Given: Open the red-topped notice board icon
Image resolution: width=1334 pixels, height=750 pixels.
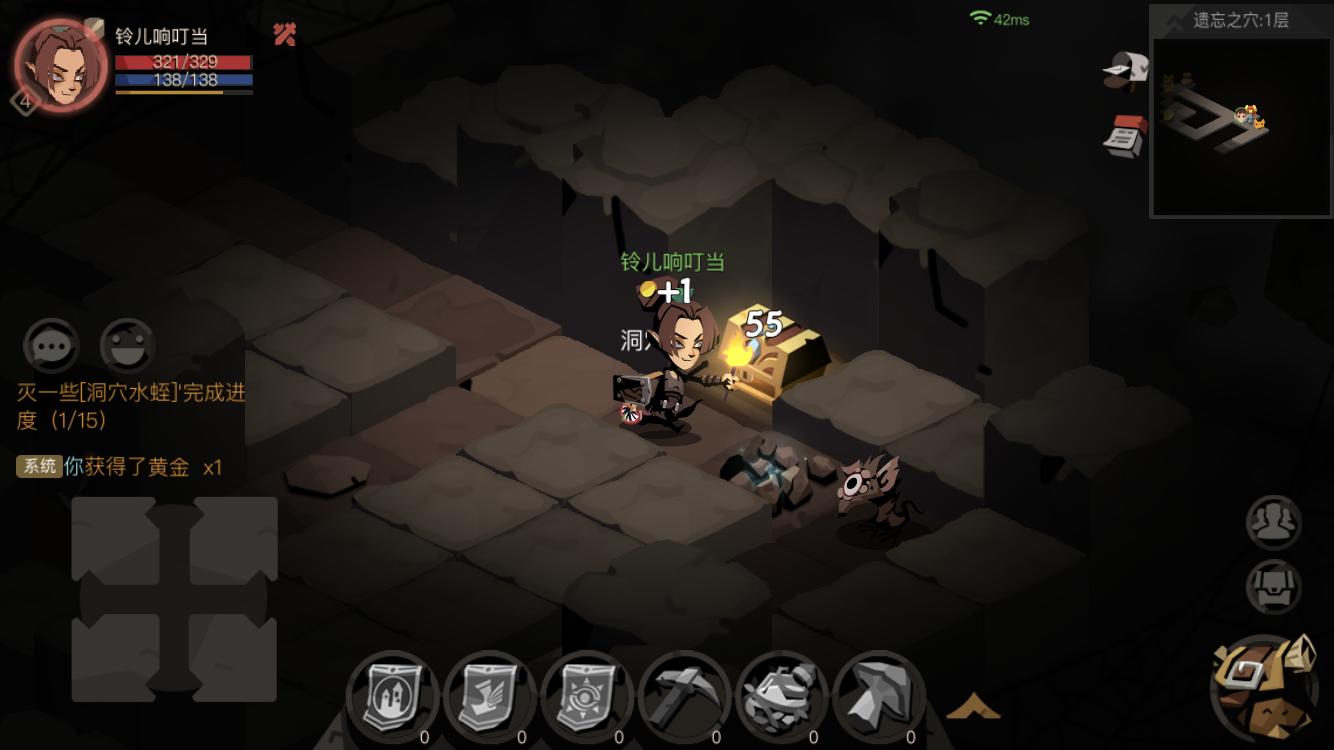Looking at the screenshot, I should pyautogui.click(x=1126, y=135).
